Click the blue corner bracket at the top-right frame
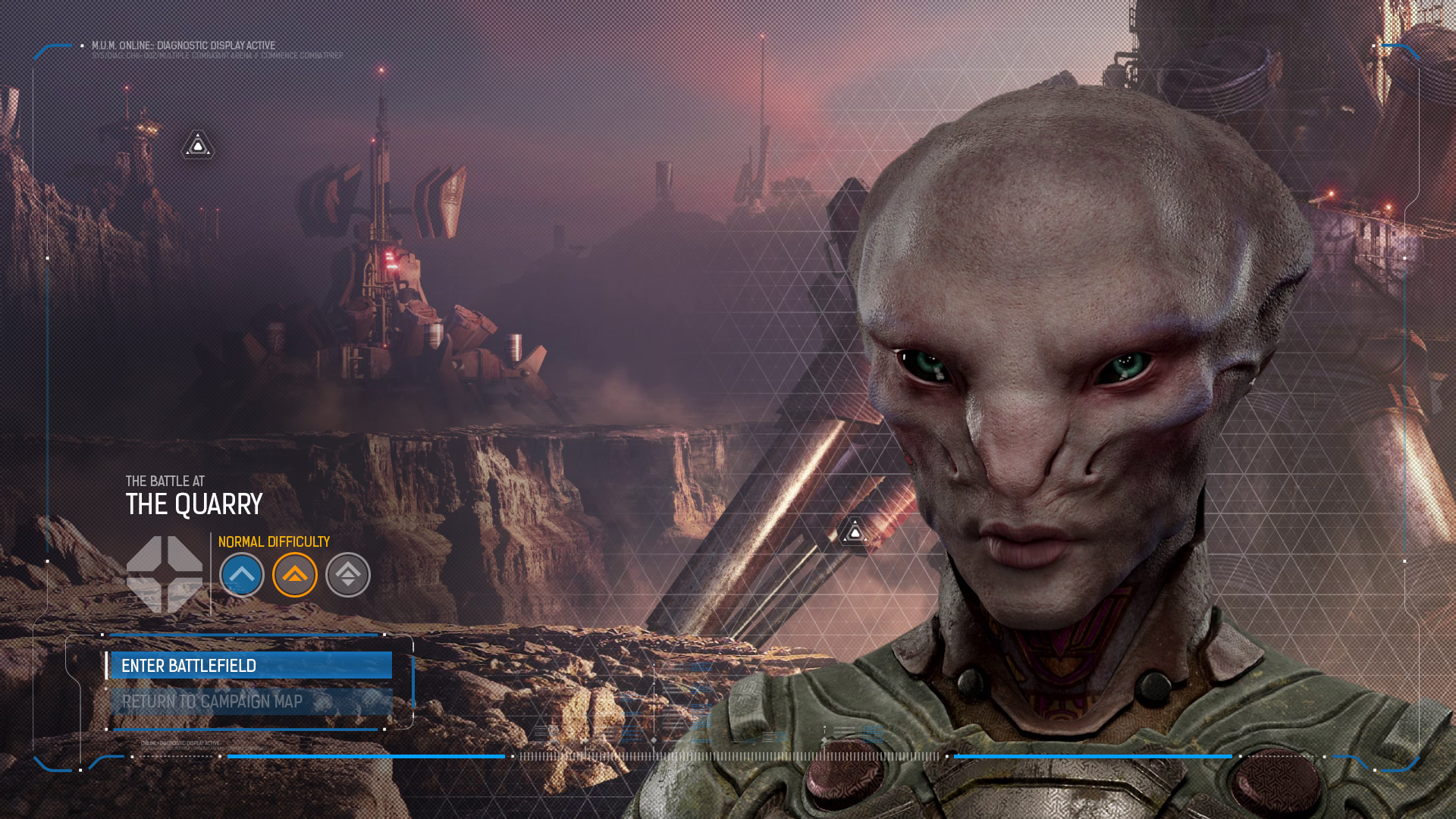 [x=1401, y=49]
